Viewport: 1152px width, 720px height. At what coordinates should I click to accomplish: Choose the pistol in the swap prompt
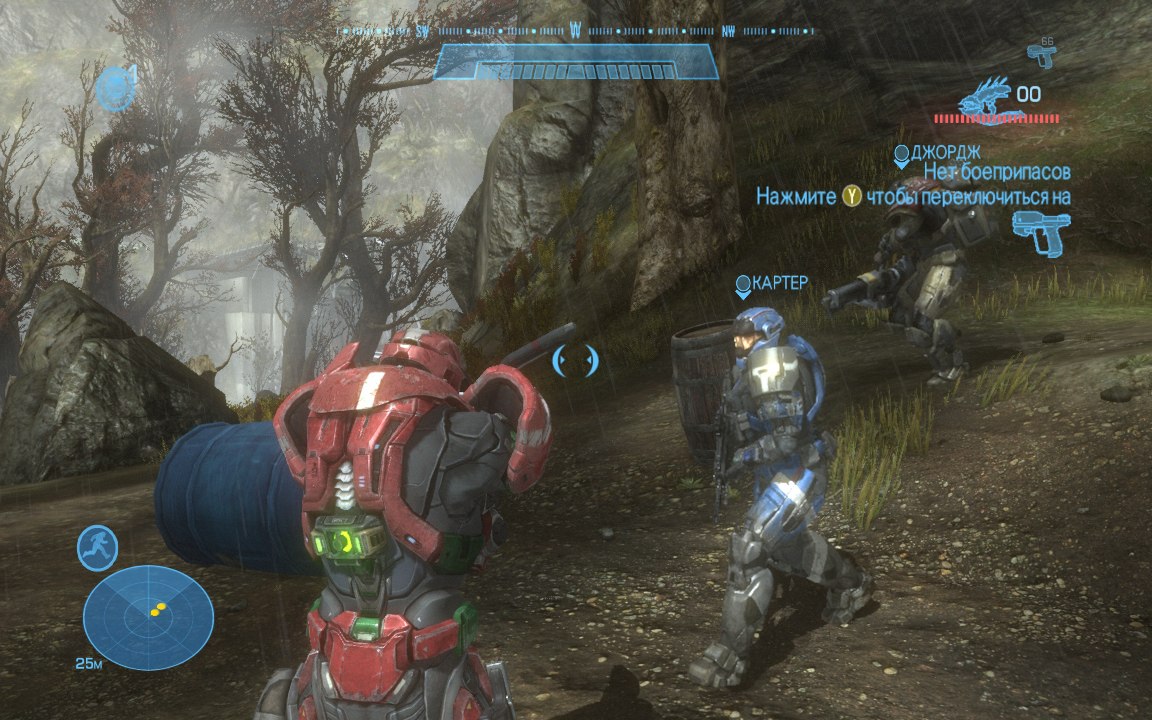tap(1040, 233)
